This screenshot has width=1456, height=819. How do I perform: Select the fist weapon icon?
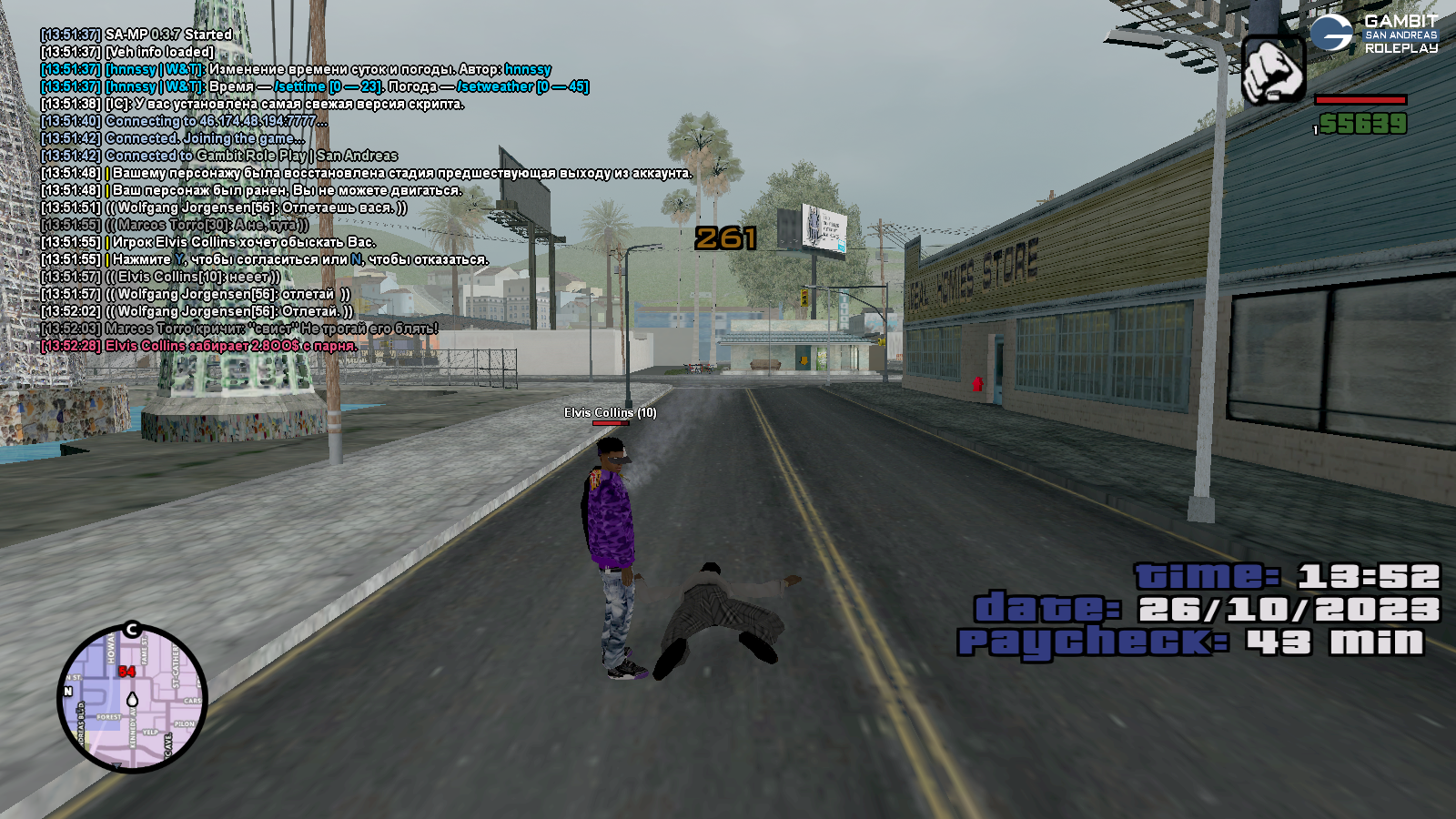click(x=1273, y=70)
